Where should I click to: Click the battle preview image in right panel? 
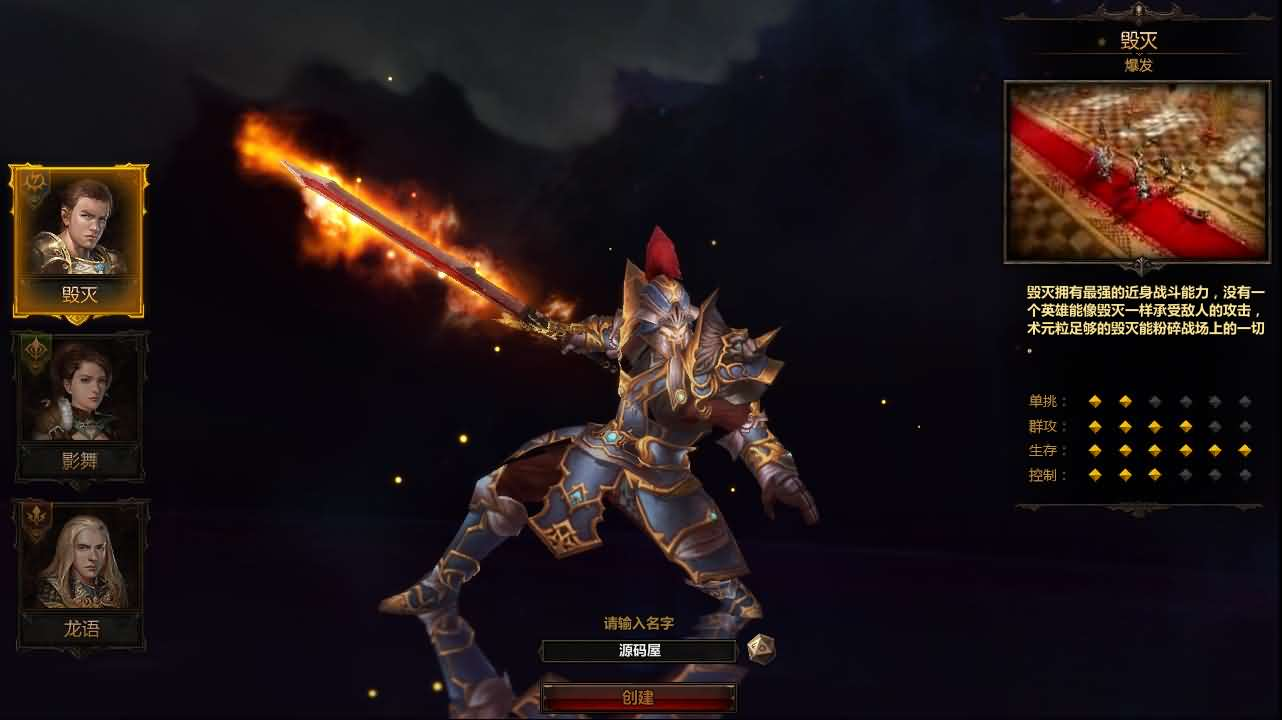1140,170
